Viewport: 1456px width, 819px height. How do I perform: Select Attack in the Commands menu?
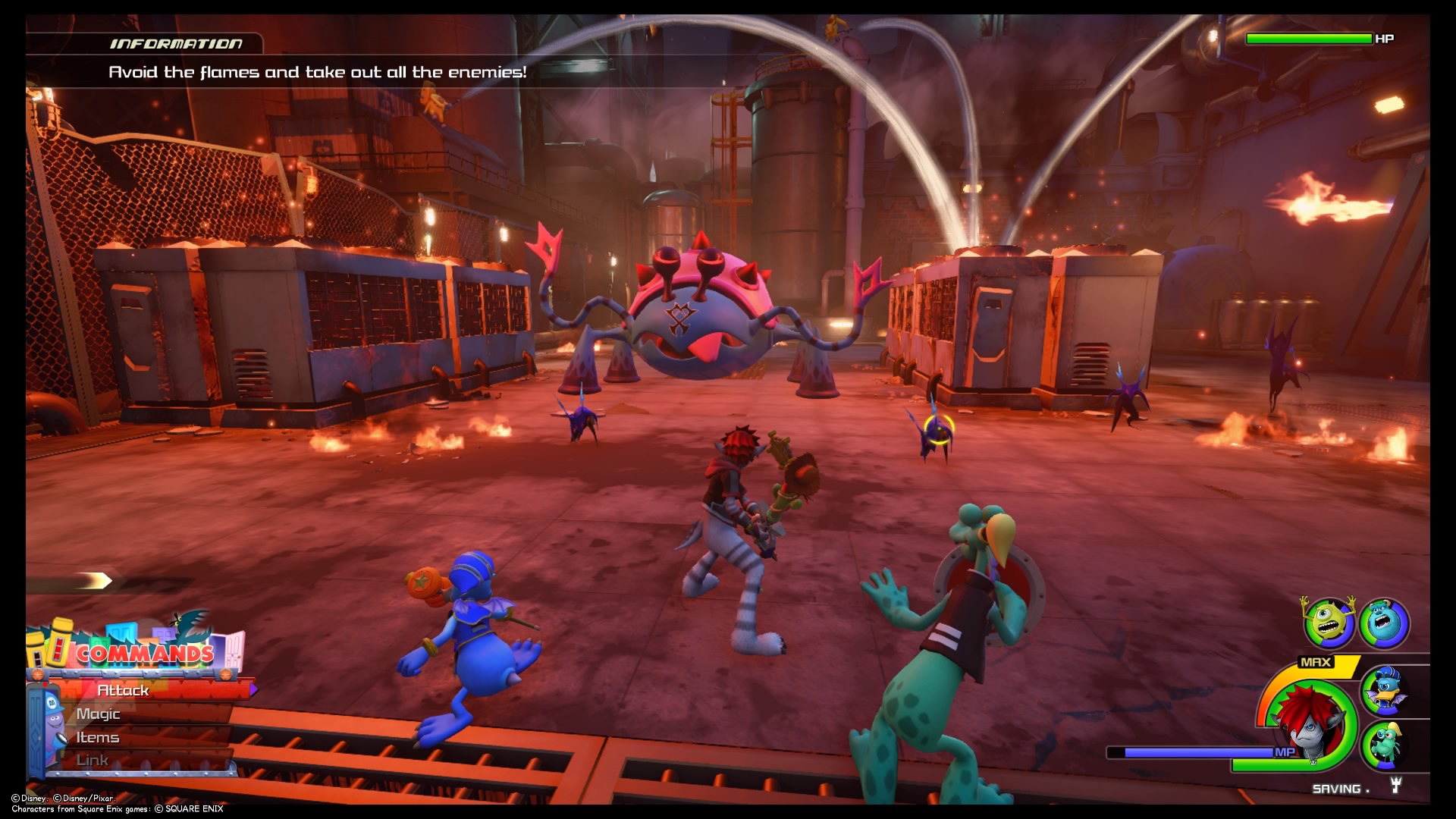(124, 692)
